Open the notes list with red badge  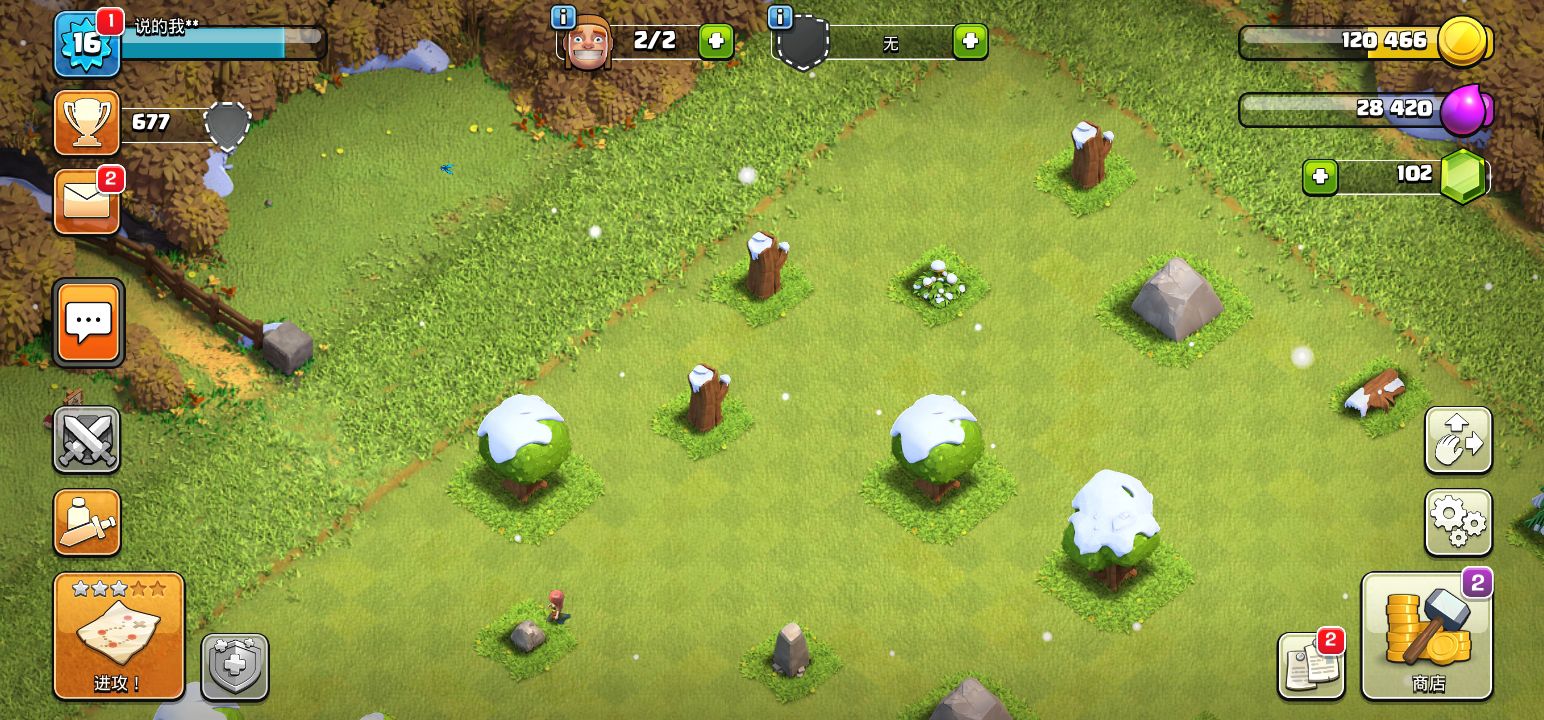[1310, 666]
